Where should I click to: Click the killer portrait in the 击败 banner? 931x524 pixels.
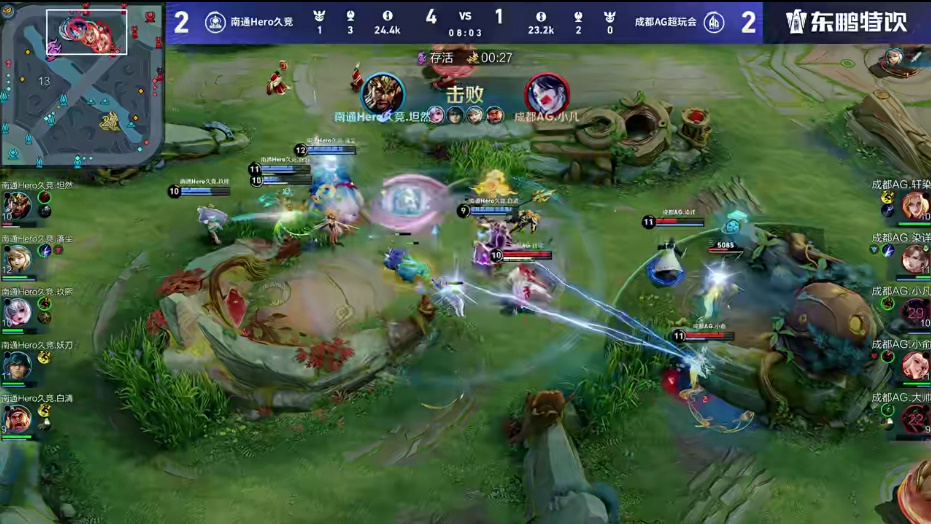click(x=383, y=94)
